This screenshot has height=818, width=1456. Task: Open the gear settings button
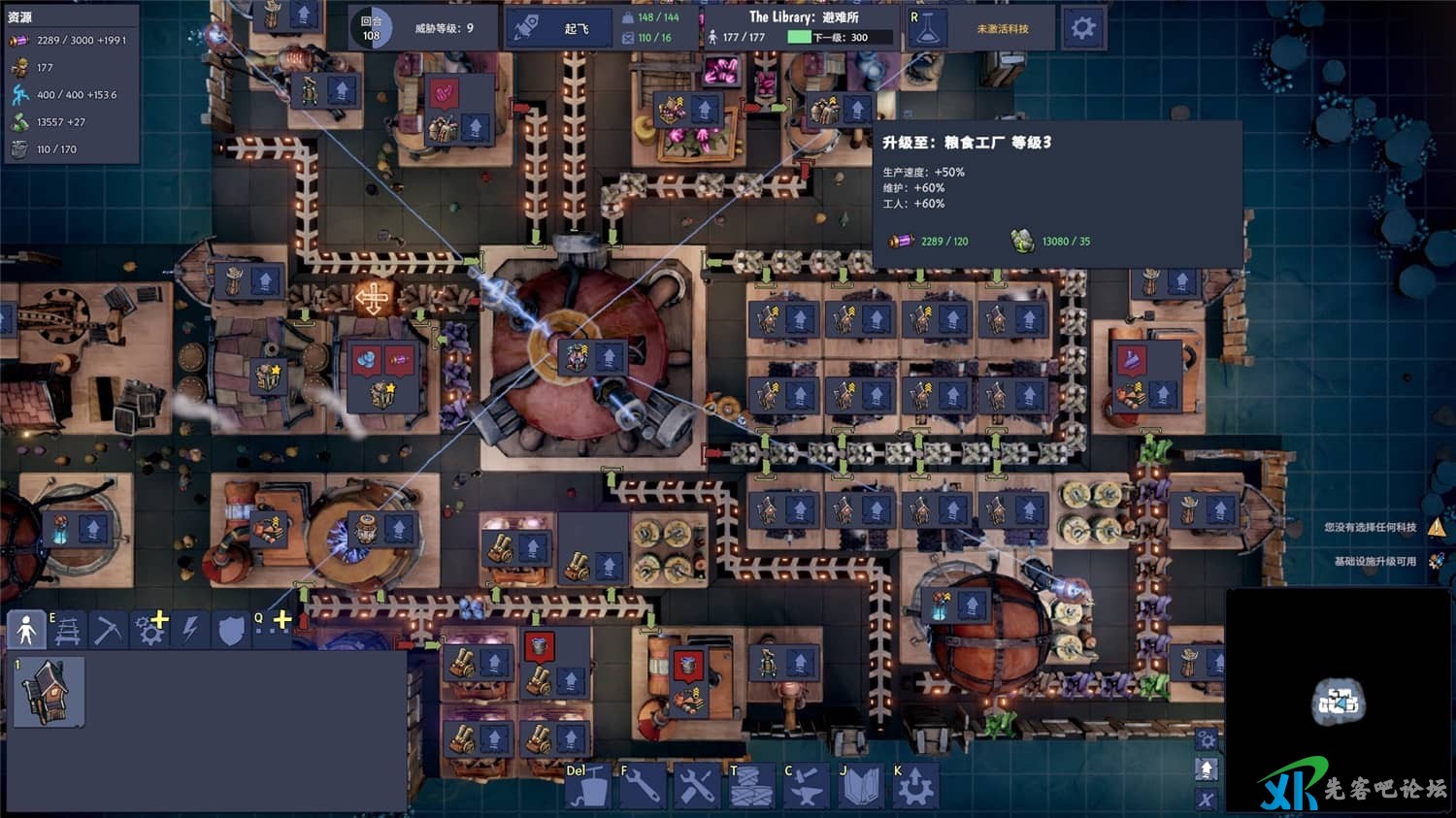[x=1082, y=28]
